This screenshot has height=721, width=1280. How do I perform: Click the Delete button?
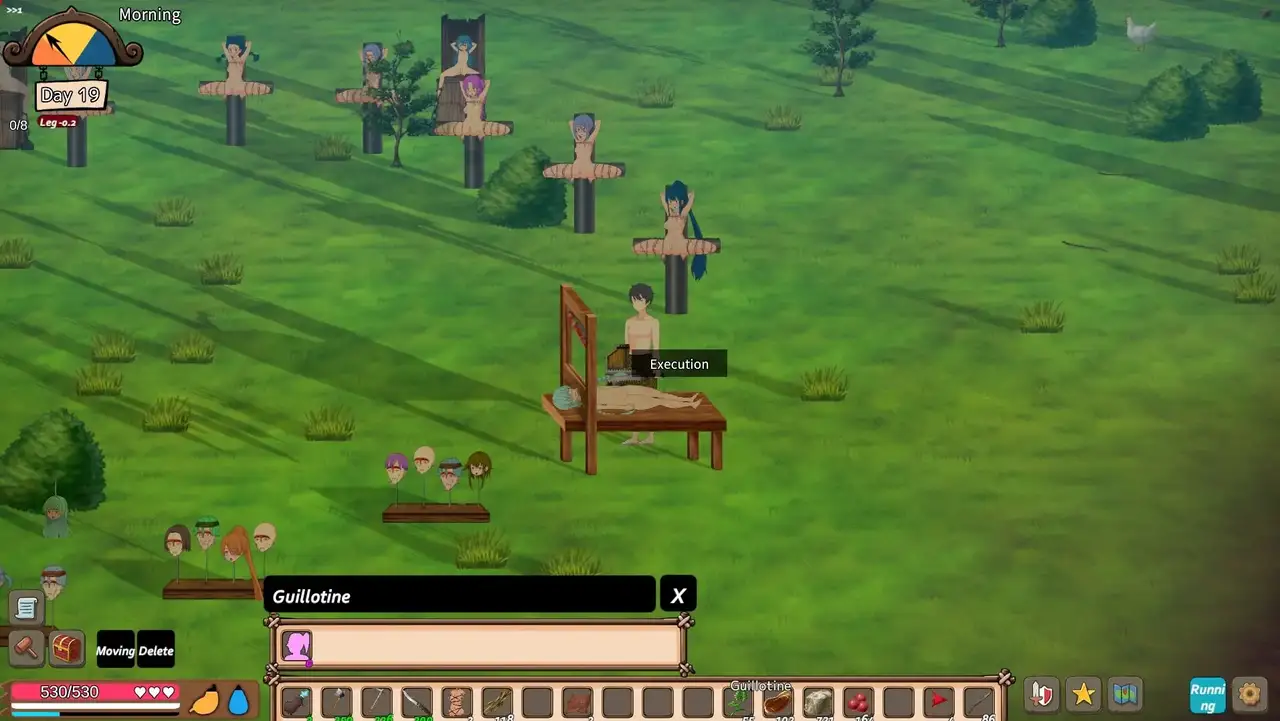click(x=156, y=651)
